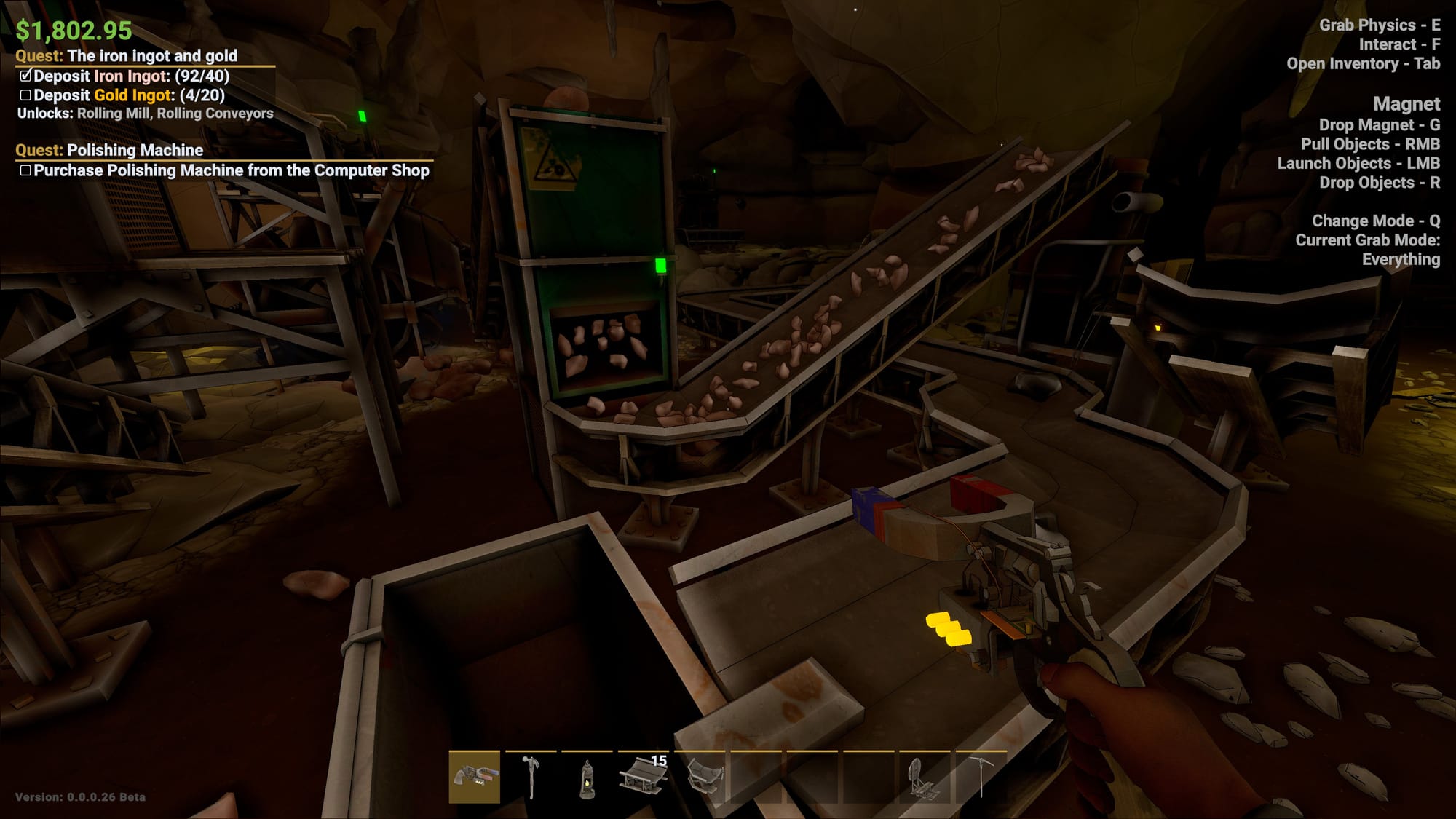Click the Purchase Polishing Machine objective
1456x819 pixels.
[x=231, y=170]
